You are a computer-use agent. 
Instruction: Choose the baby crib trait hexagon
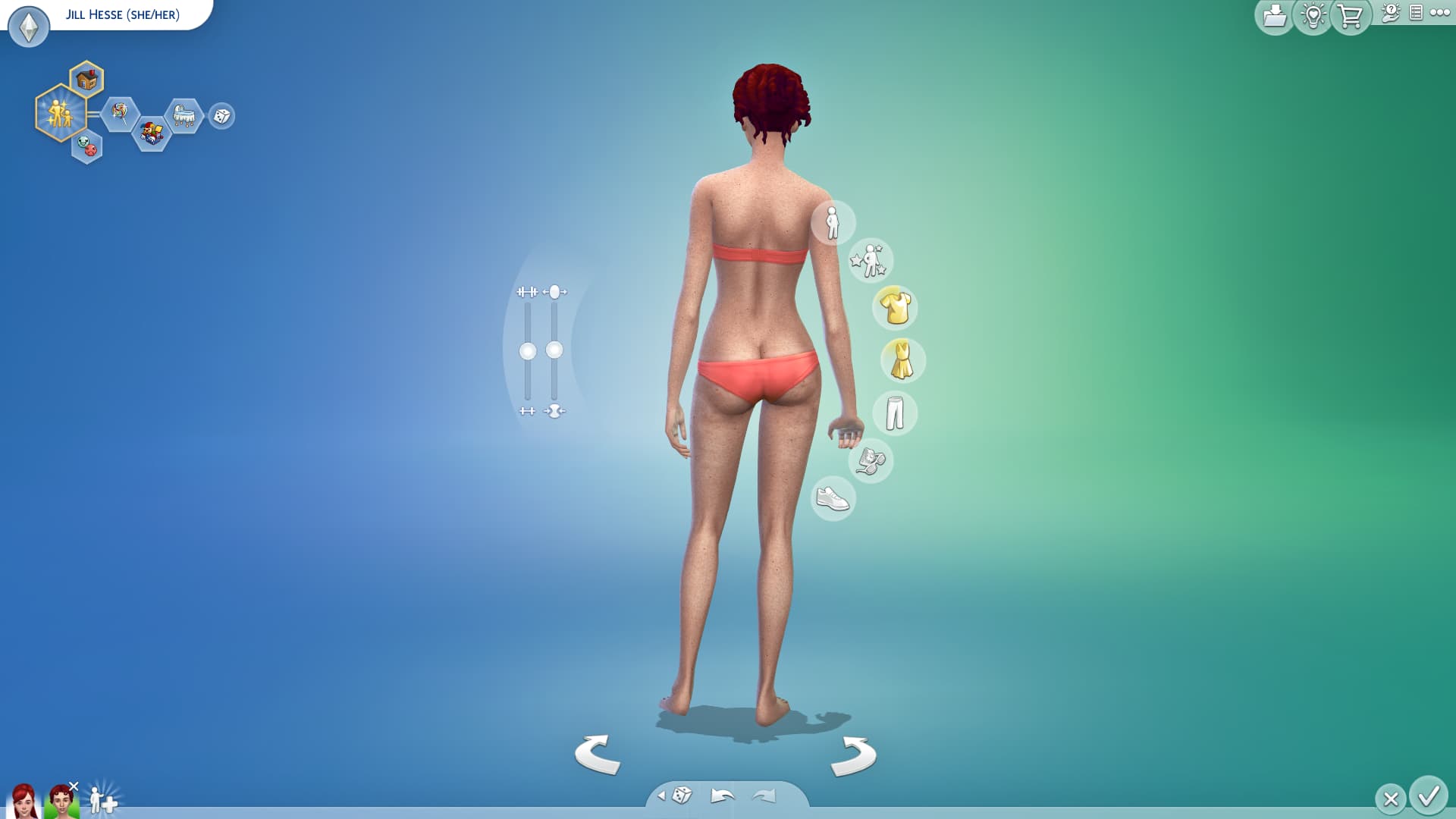point(184,116)
